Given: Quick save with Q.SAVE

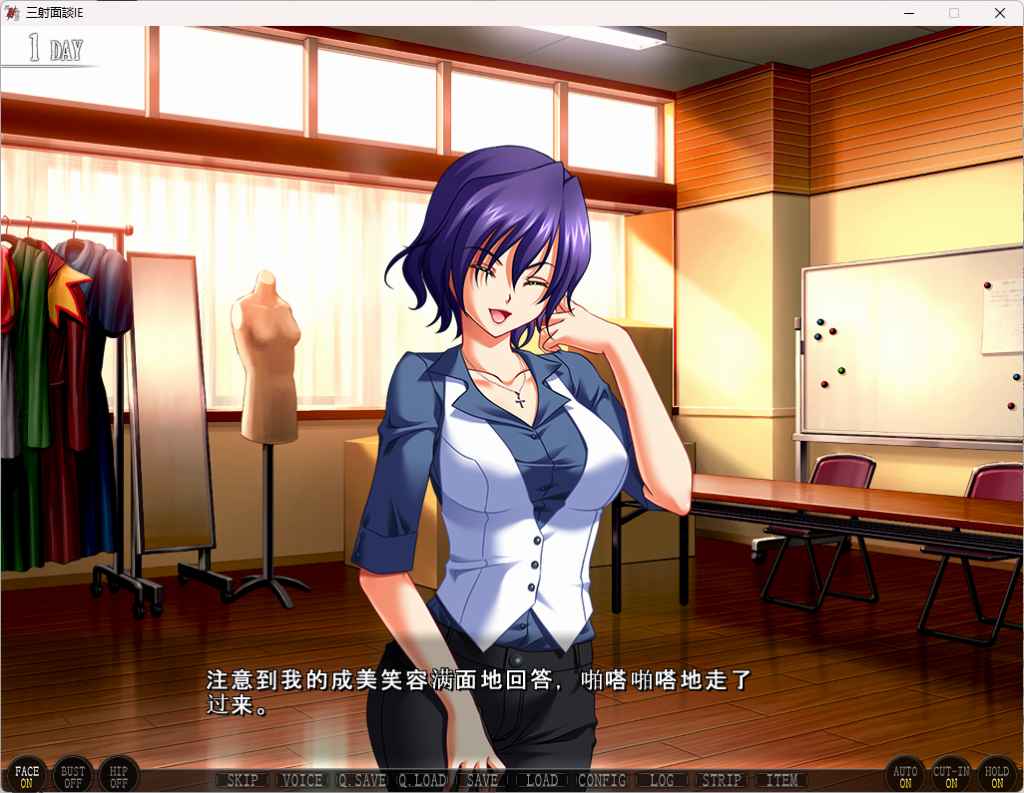Looking at the screenshot, I should point(362,780).
